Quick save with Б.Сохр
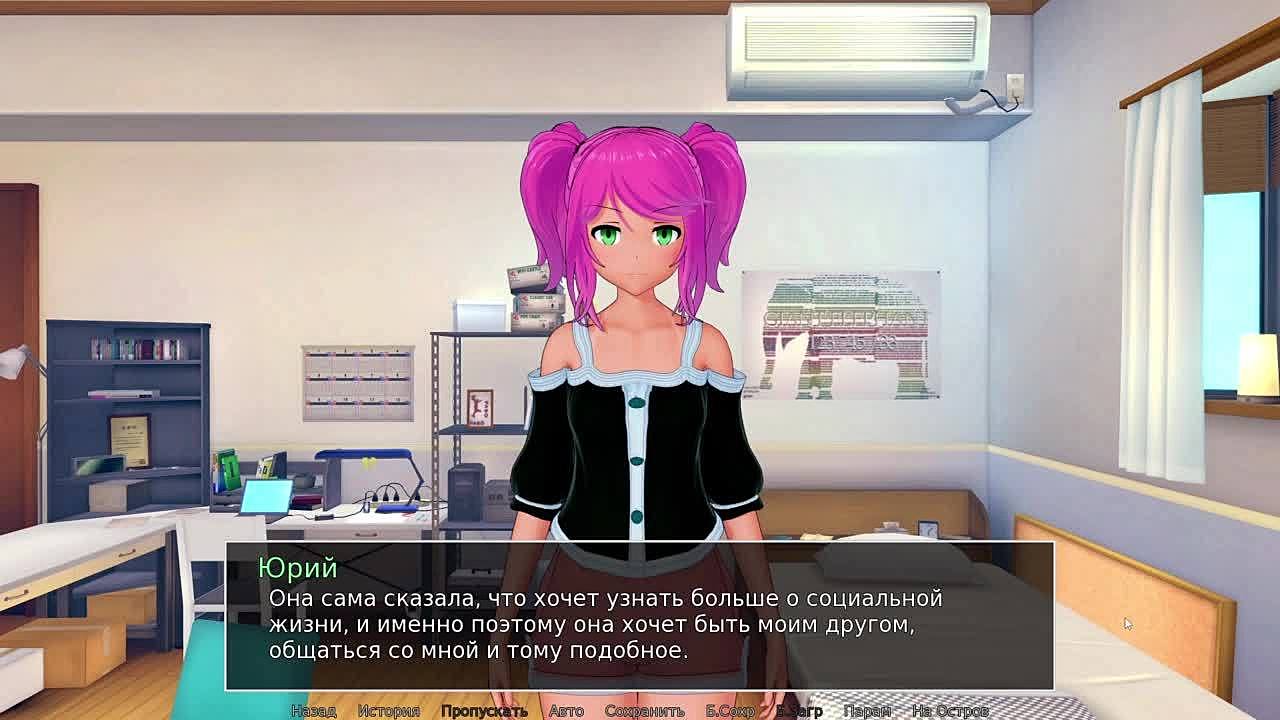The height and width of the screenshot is (720, 1280). click(x=730, y=711)
